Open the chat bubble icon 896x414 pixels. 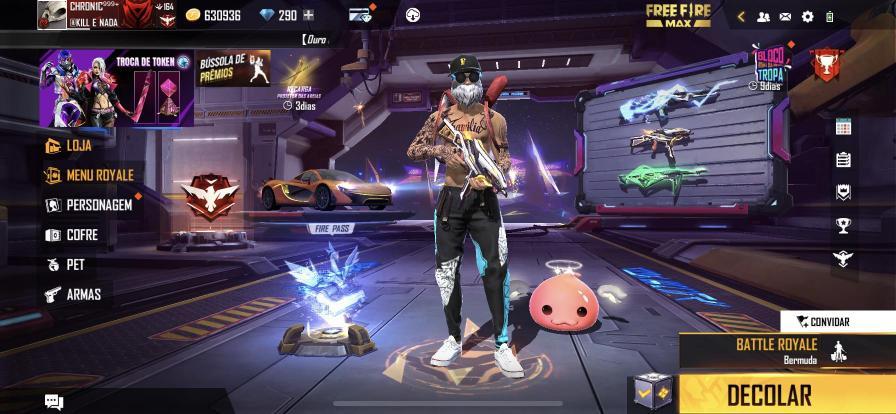[x=54, y=402]
